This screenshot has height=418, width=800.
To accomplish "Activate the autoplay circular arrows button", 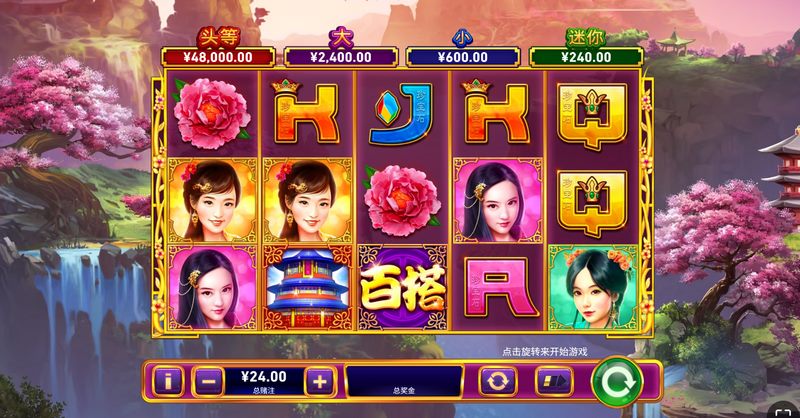I will click(496, 381).
